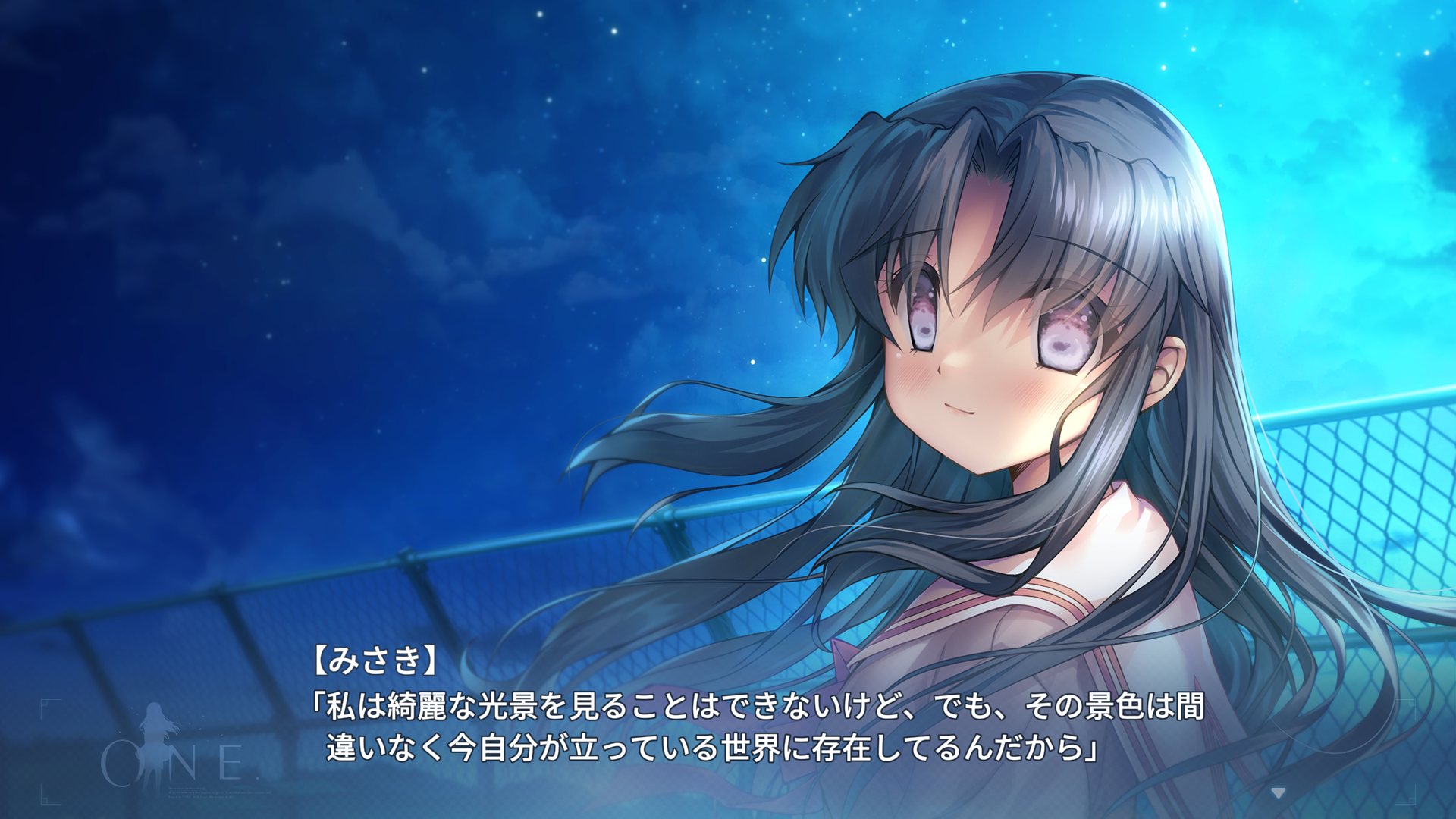Image resolution: width=1456 pixels, height=819 pixels.
Task: Click the letter E in the ONE logo
Action: [x=231, y=761]
